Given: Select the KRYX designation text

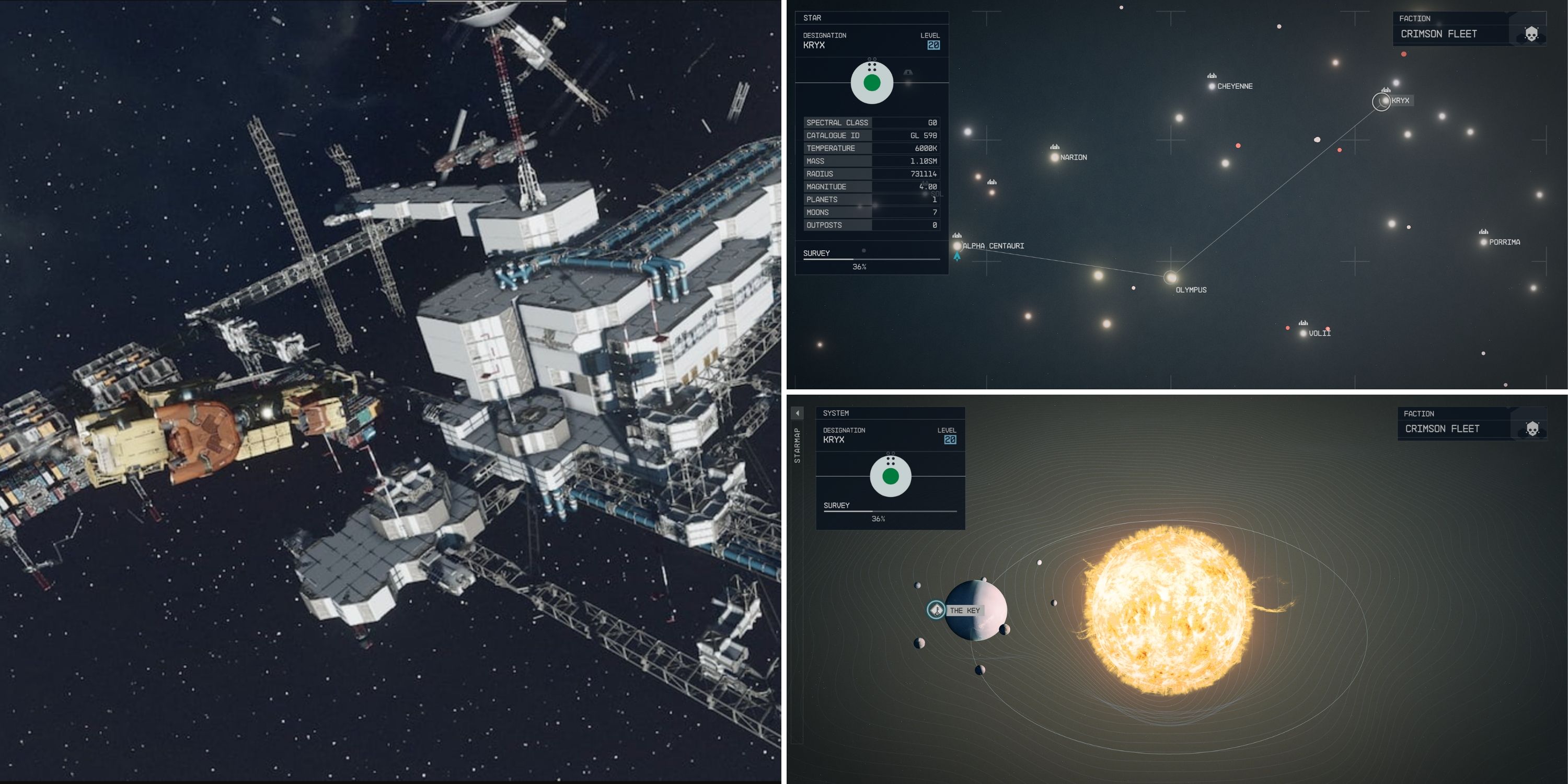Looking at the screenshot, I should coord(814,45).
